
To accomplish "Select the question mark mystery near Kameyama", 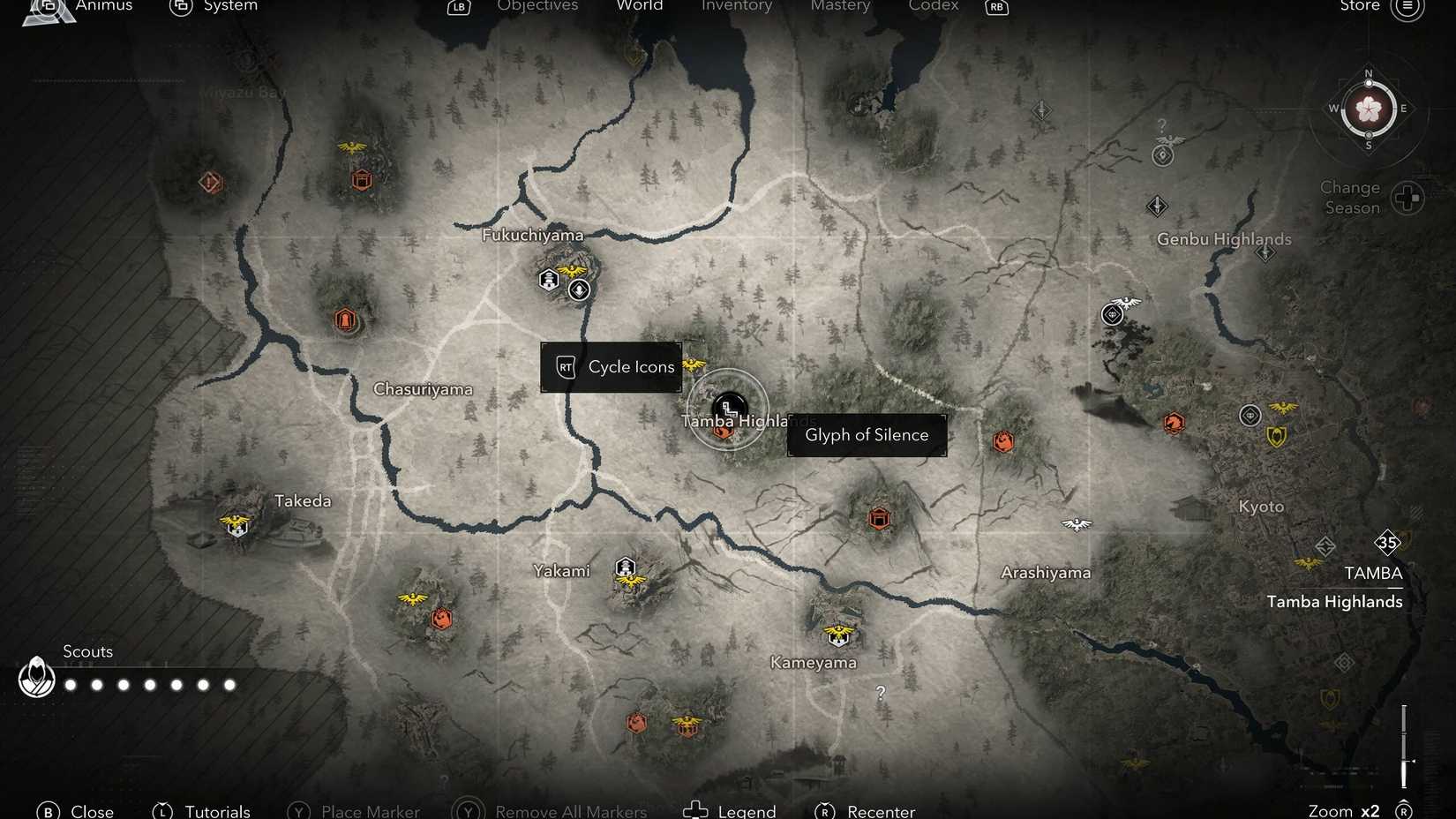I will click(x=879, y=694).
